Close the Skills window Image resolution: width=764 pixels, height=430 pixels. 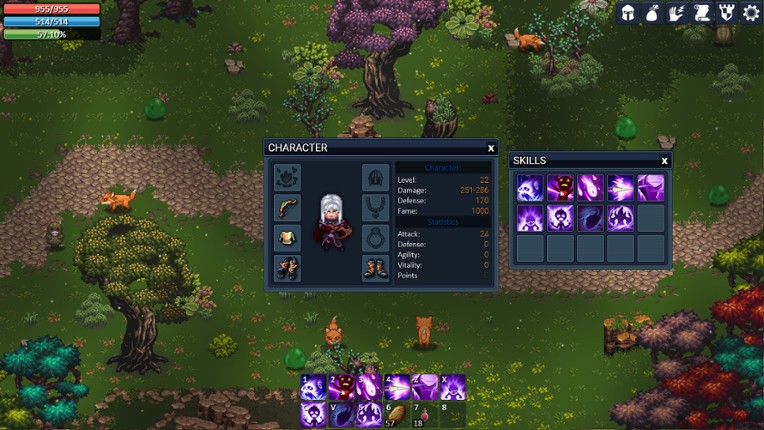pyautogui.click(x=664, y=160)
